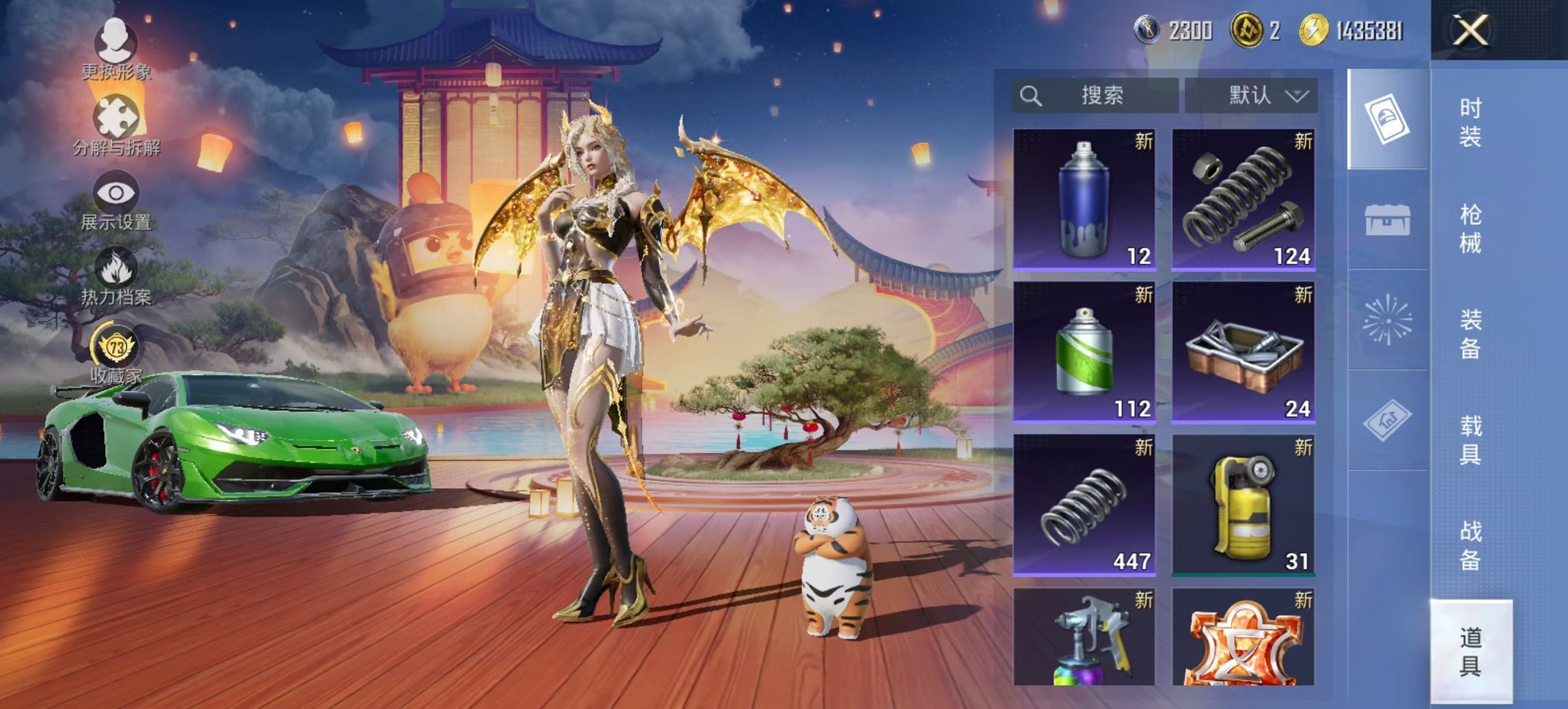This screenshot has width=1568, height=709.
Task: Click the 搜索 search field
Action: pyautogui.click(x=1095, y=96)
